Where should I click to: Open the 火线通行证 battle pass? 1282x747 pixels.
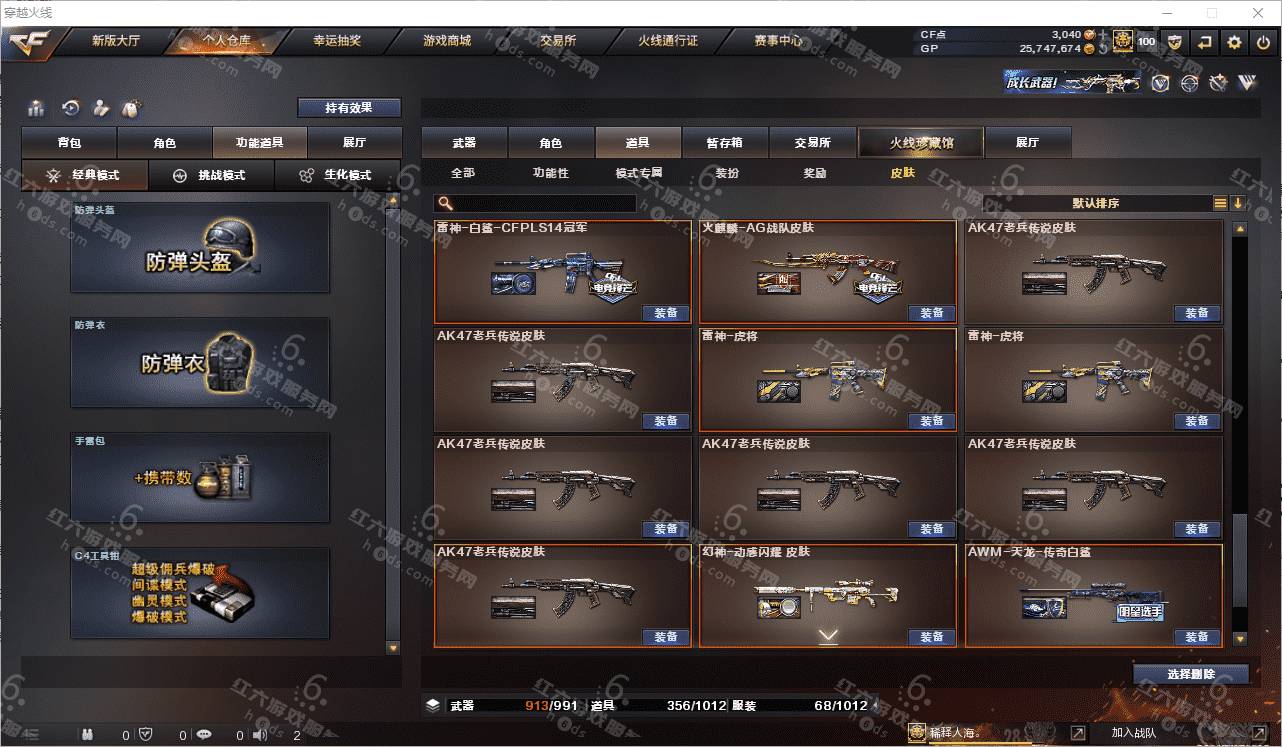click(x=668, y=41)
